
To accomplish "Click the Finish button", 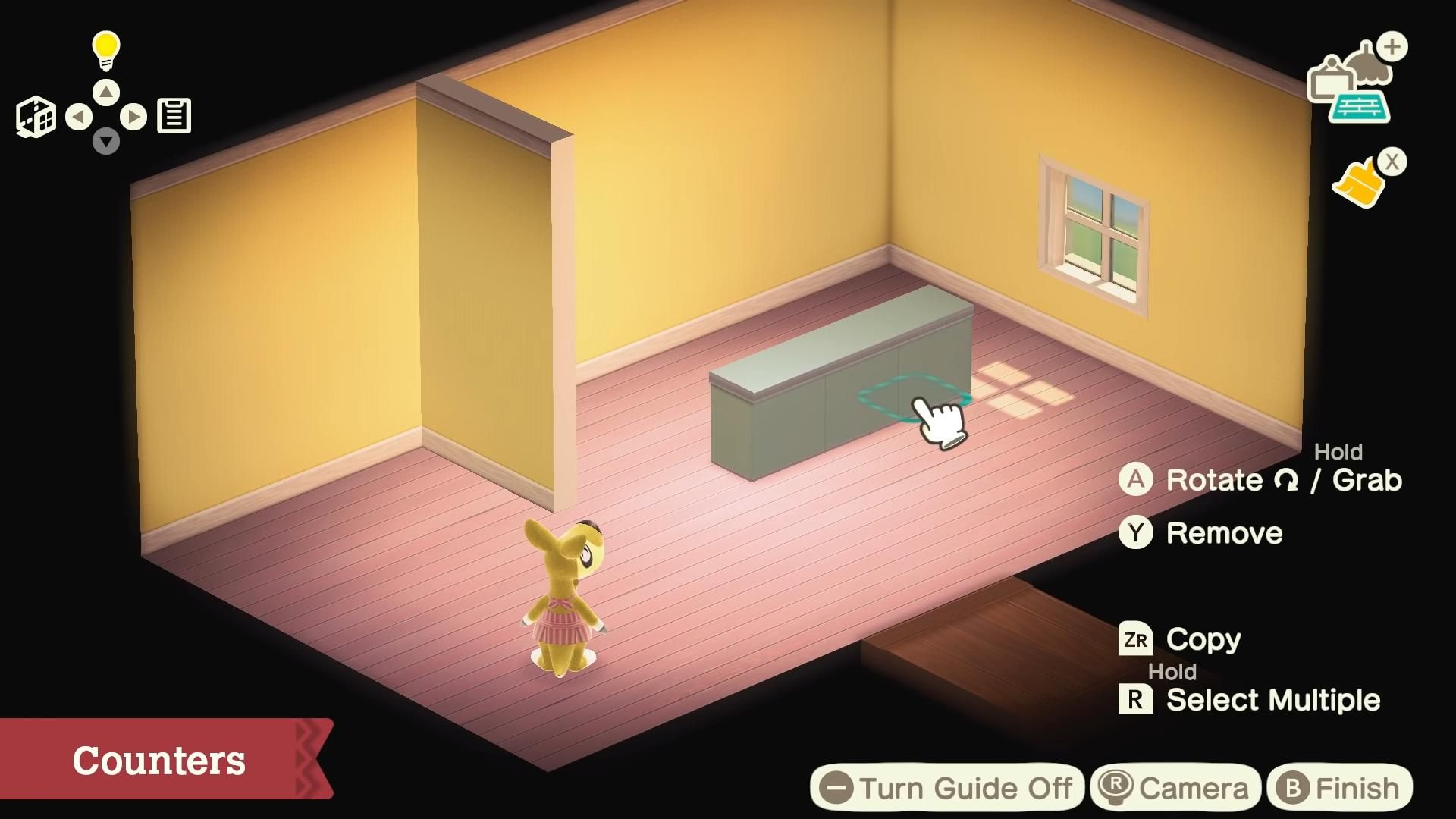I will 1338,787.
